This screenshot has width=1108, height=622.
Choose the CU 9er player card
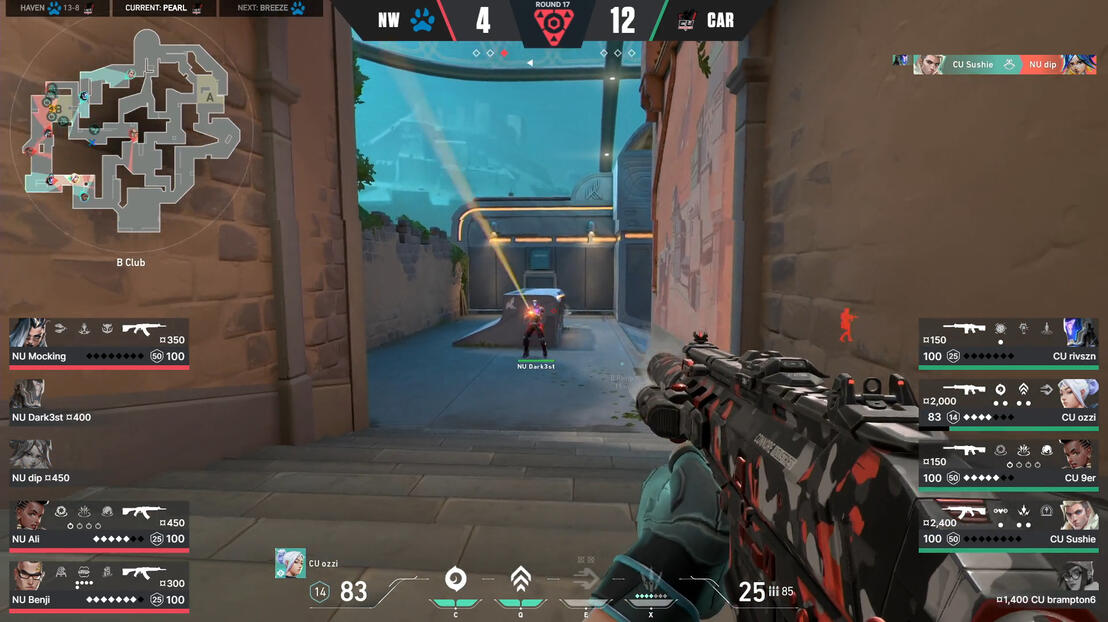[1008, 465]
